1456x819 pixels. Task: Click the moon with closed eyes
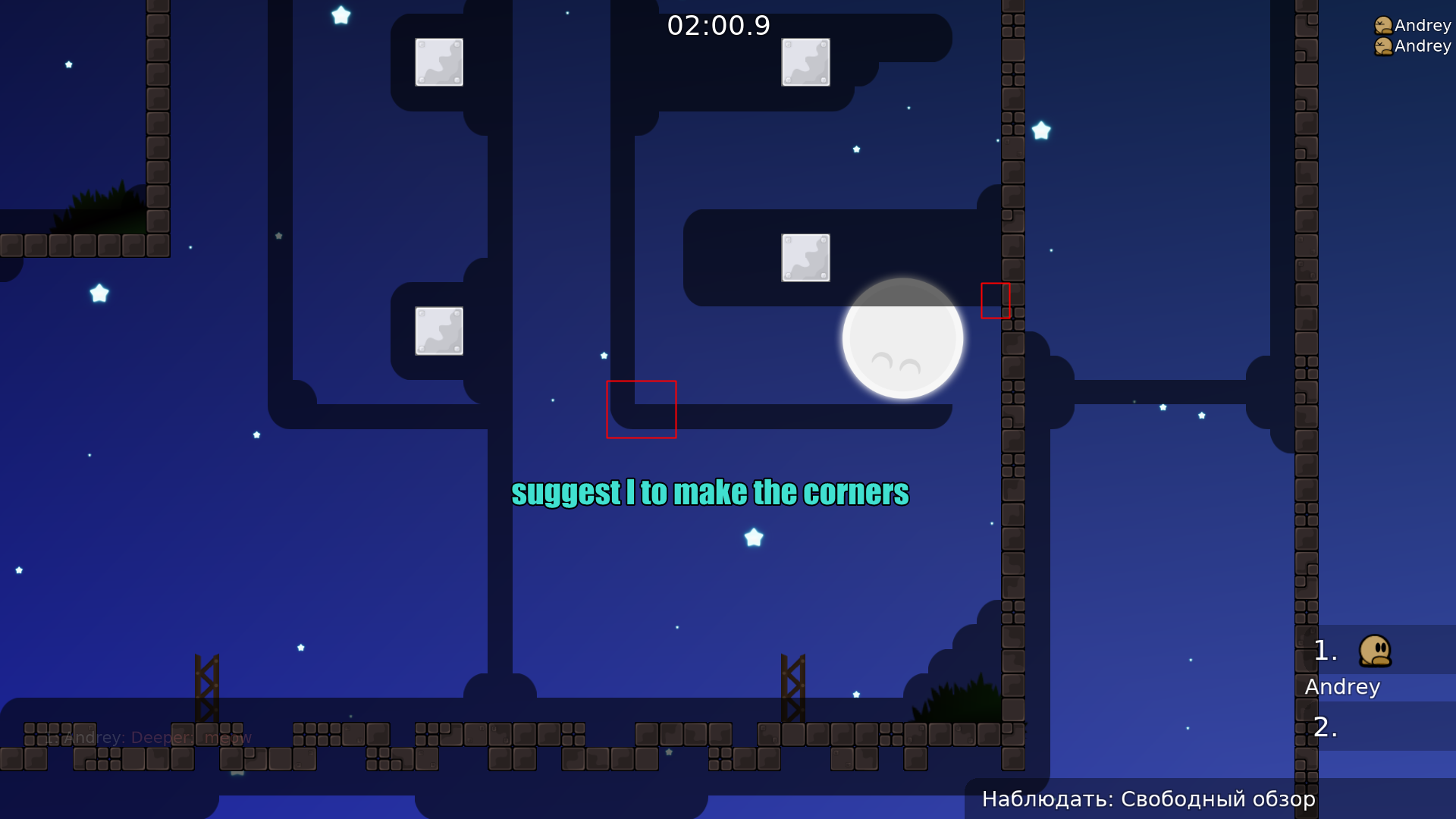(x=902, y=339)
